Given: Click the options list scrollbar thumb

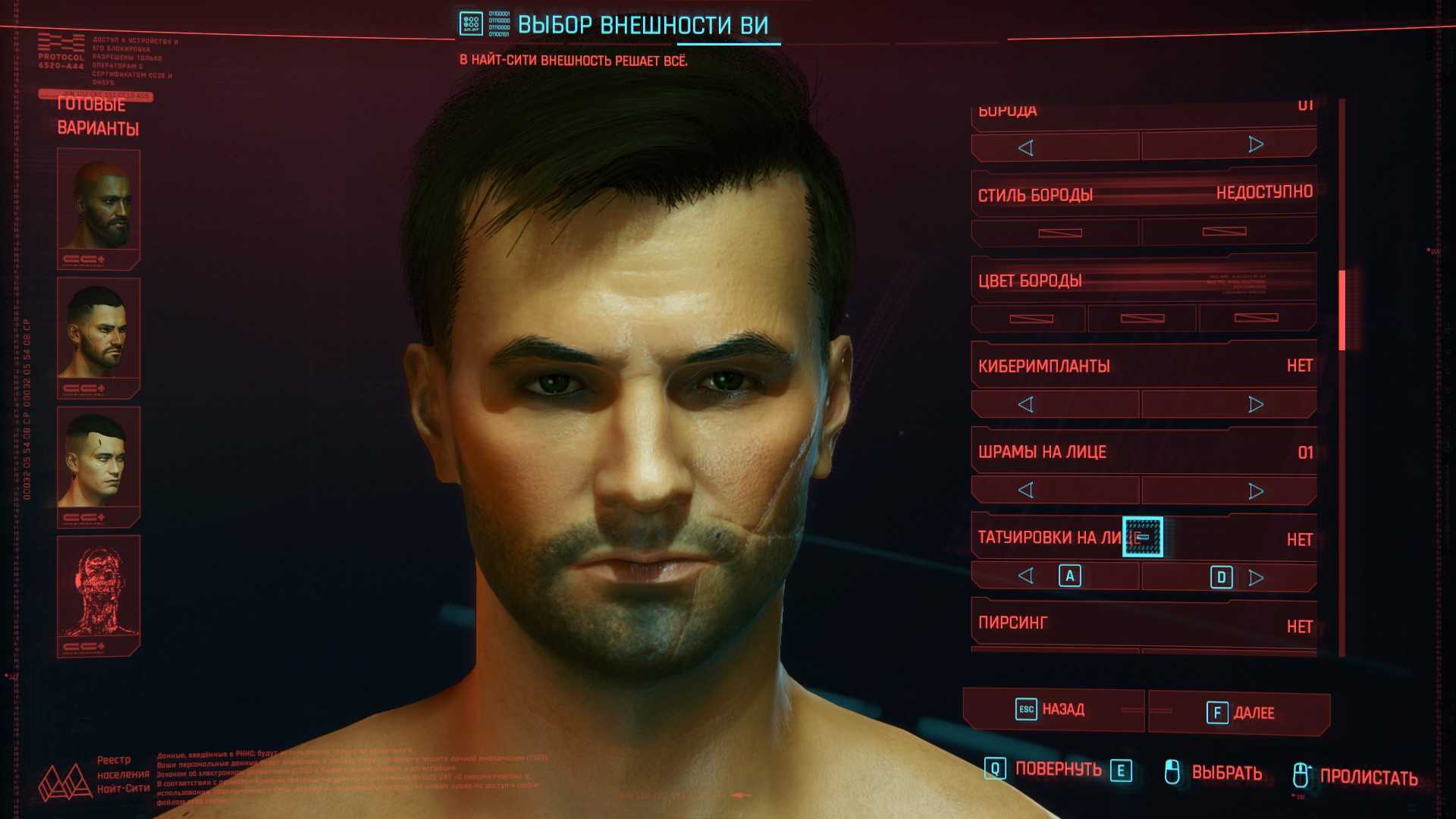Looking at the screenshot, I should (1341, 309).
